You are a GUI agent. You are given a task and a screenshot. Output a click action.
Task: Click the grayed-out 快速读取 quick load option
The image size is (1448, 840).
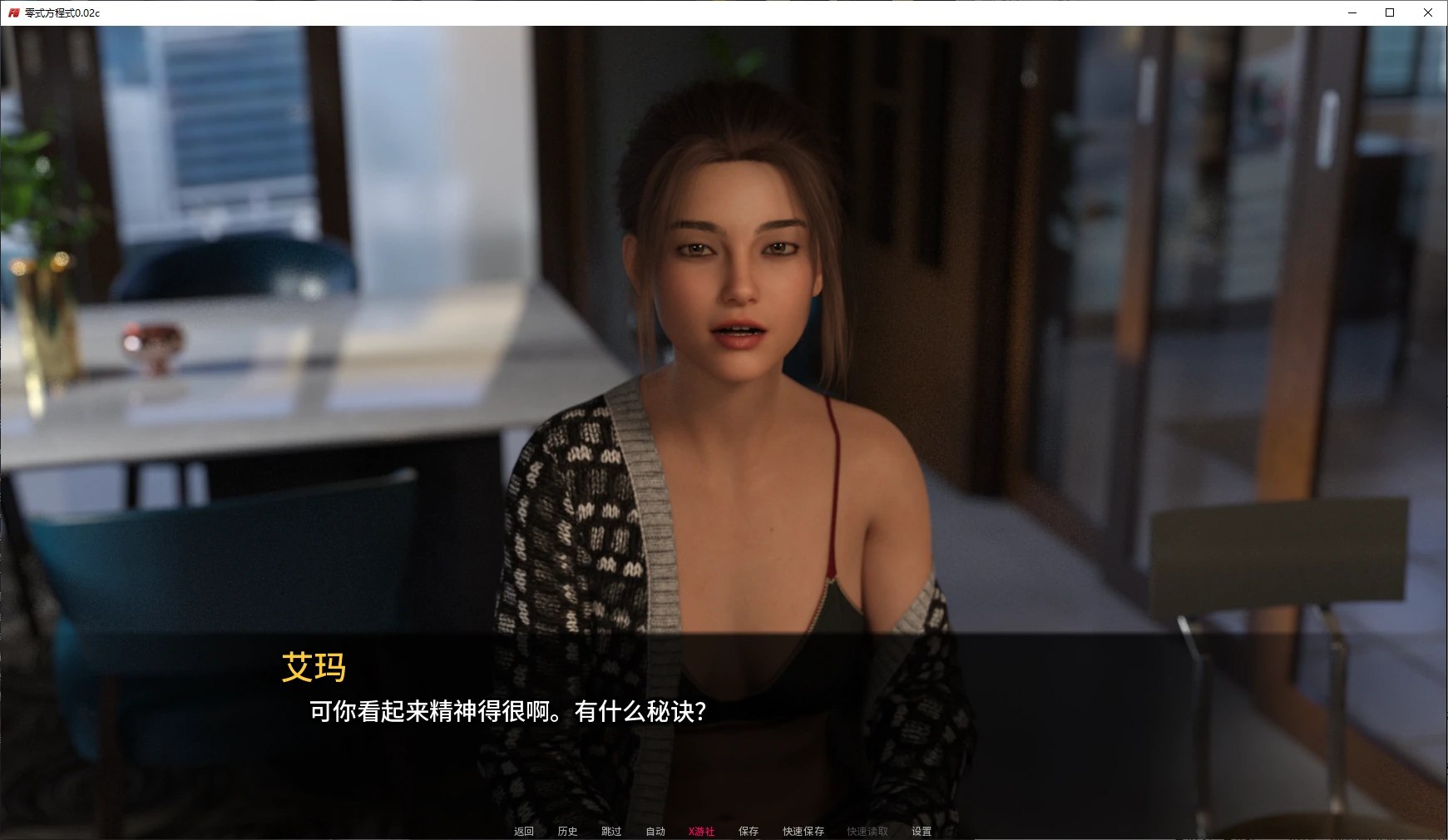(866, 830)
